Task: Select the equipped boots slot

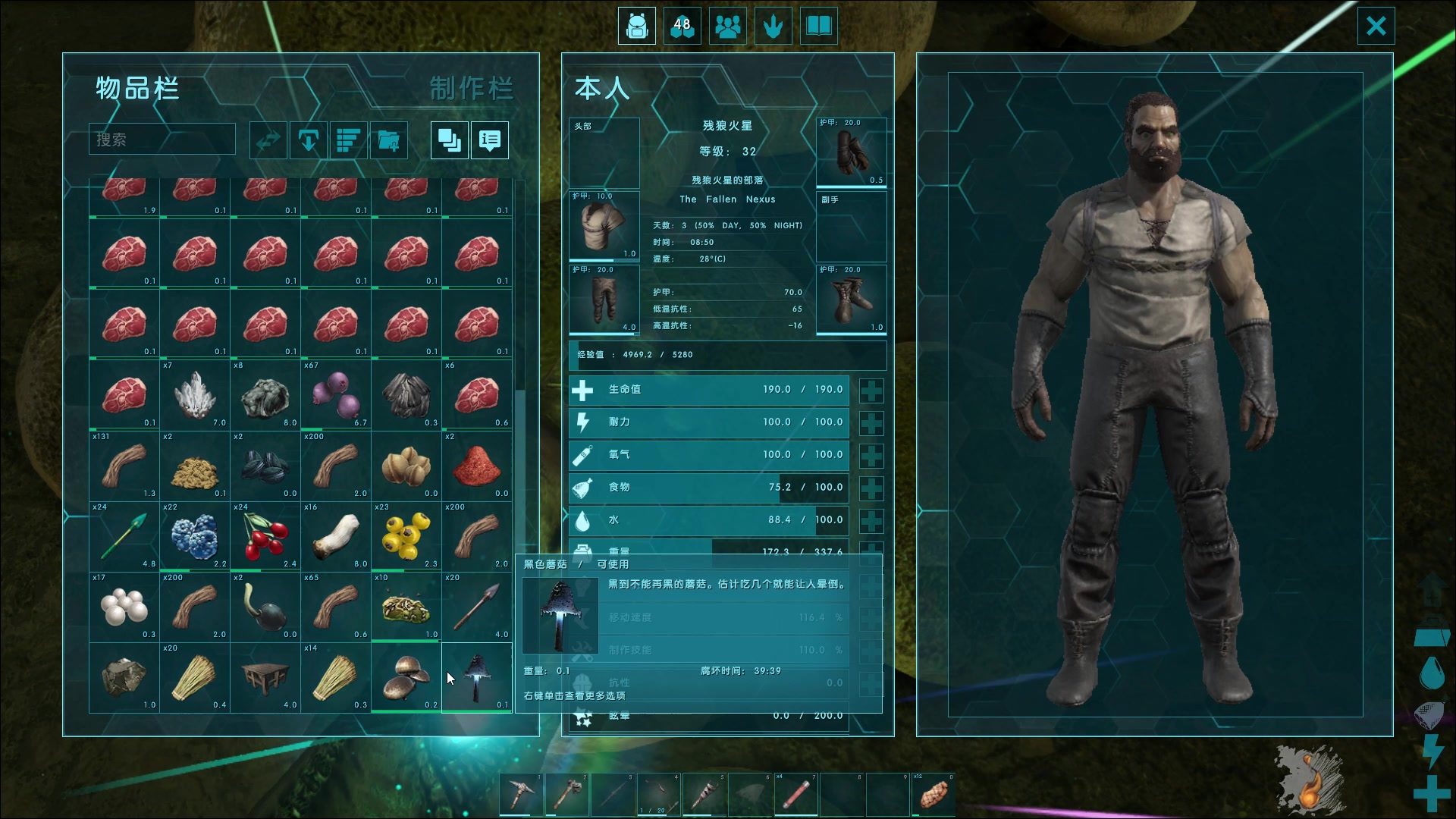Action: click(x=851, y=300)
